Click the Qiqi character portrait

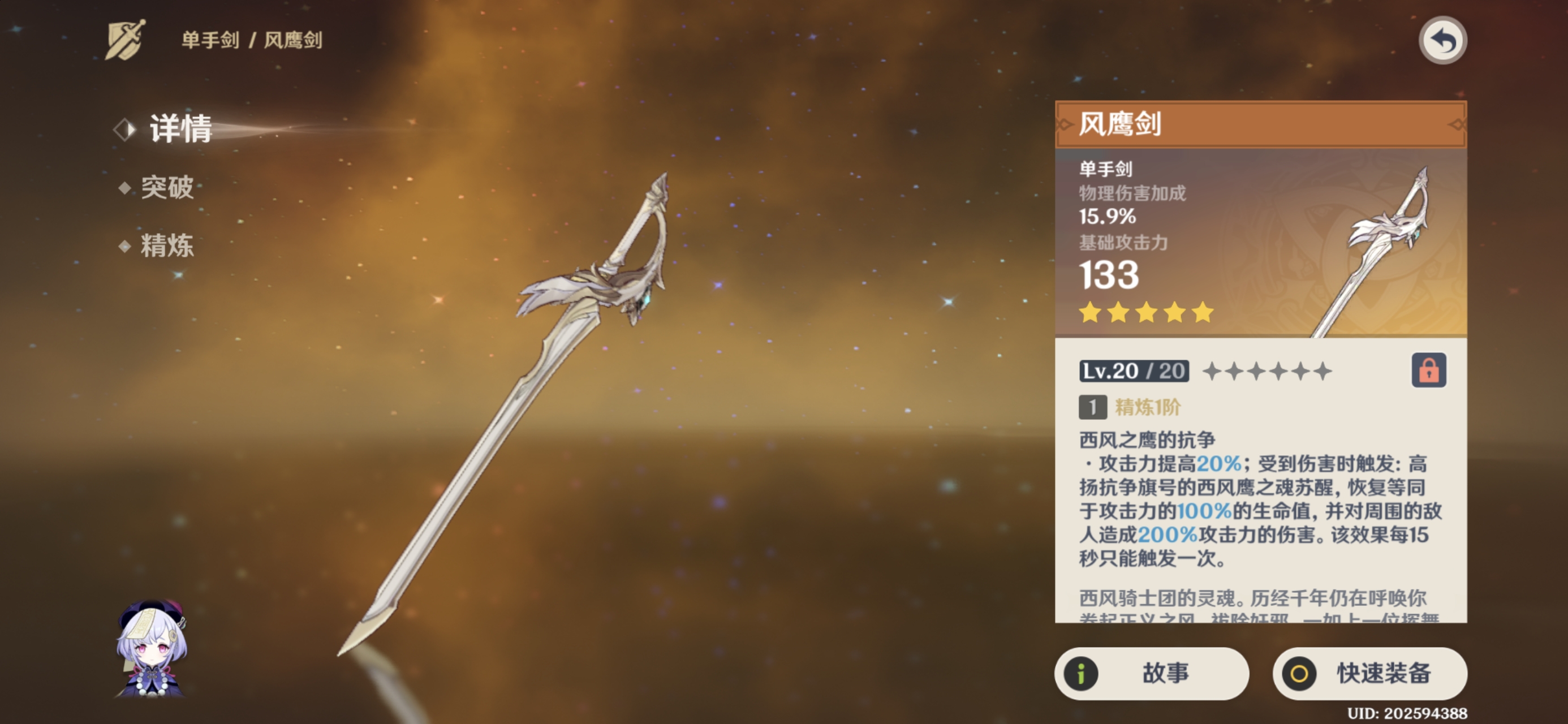point(152,649)
